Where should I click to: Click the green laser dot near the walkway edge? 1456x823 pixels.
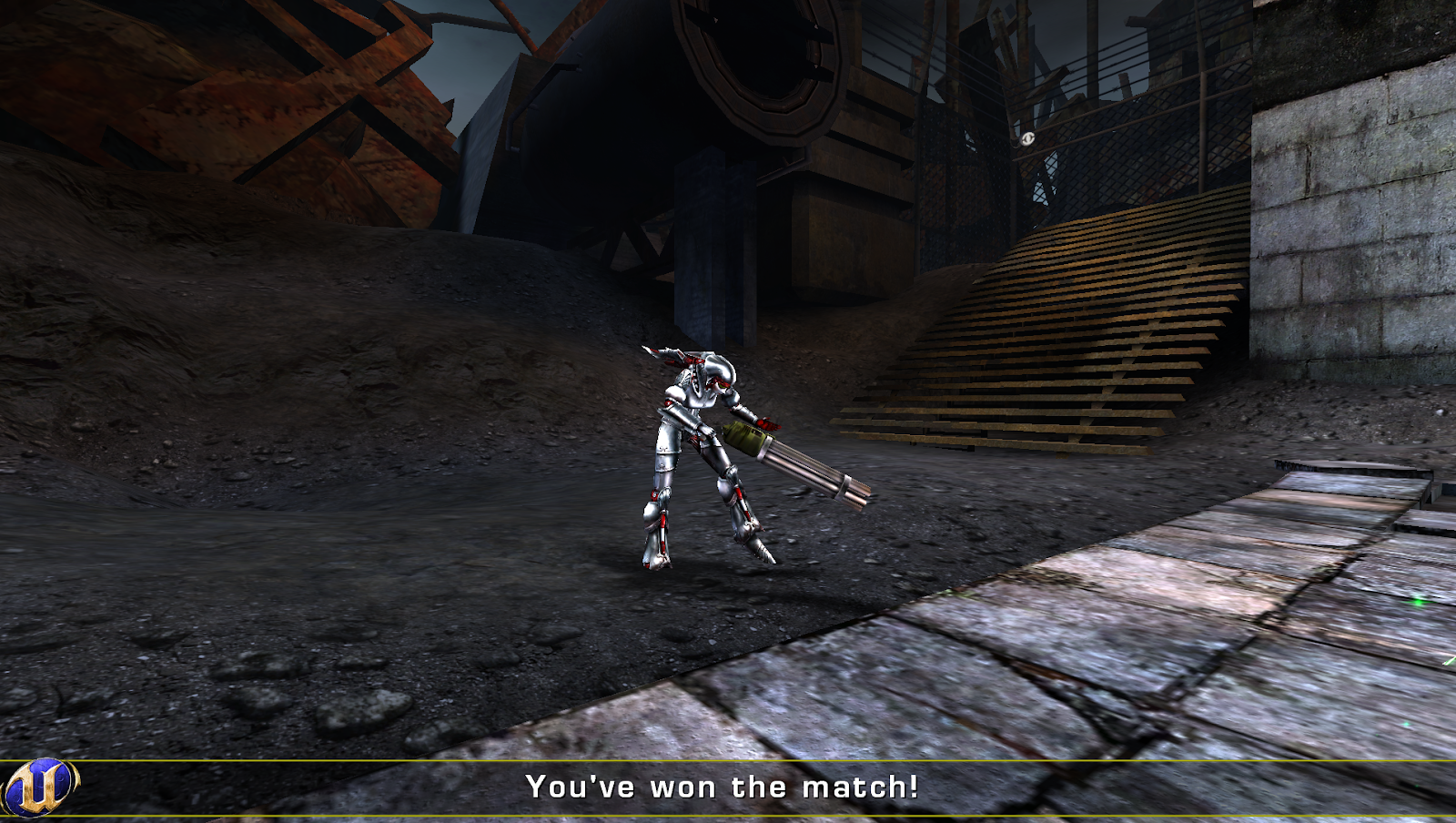click(x=1418, y=602)
